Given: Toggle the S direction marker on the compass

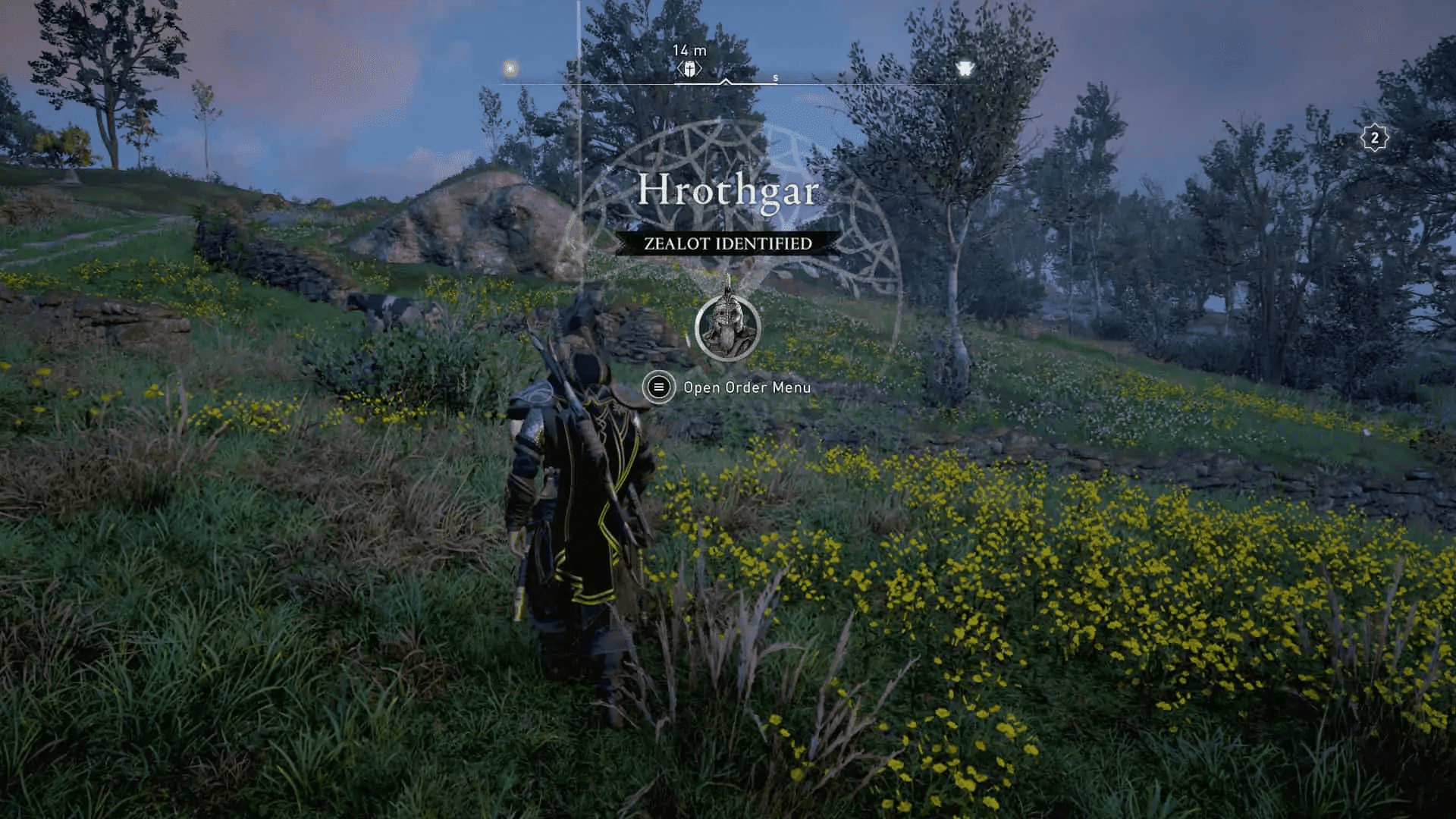Looking at the screenshot, I should (x=774, y=77).
